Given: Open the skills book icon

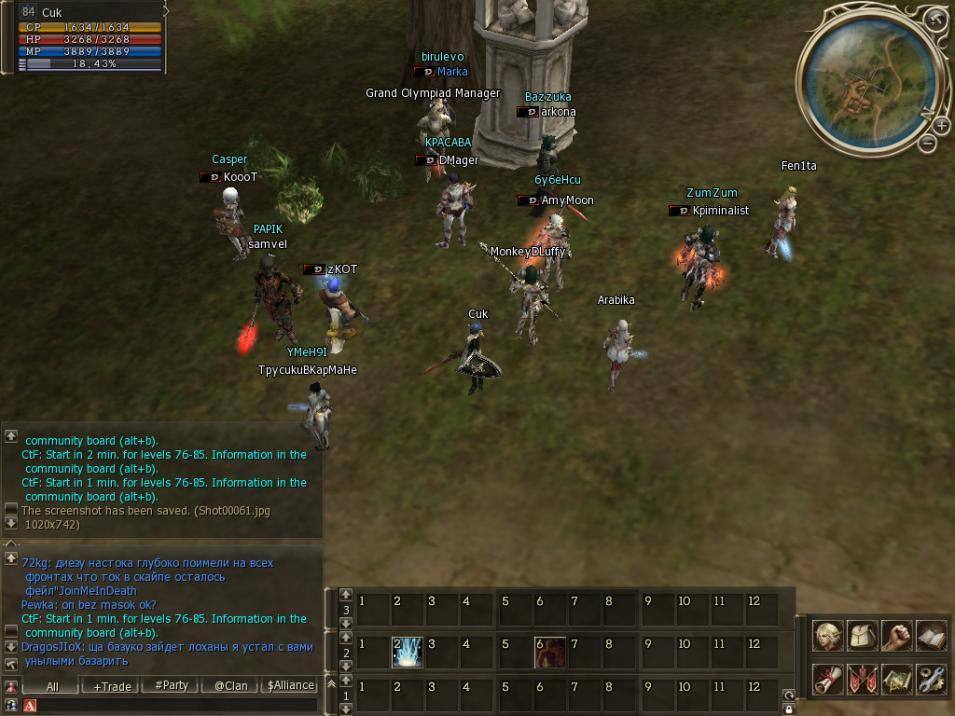Looking at the screenshot, I should [x=931, y=636].
